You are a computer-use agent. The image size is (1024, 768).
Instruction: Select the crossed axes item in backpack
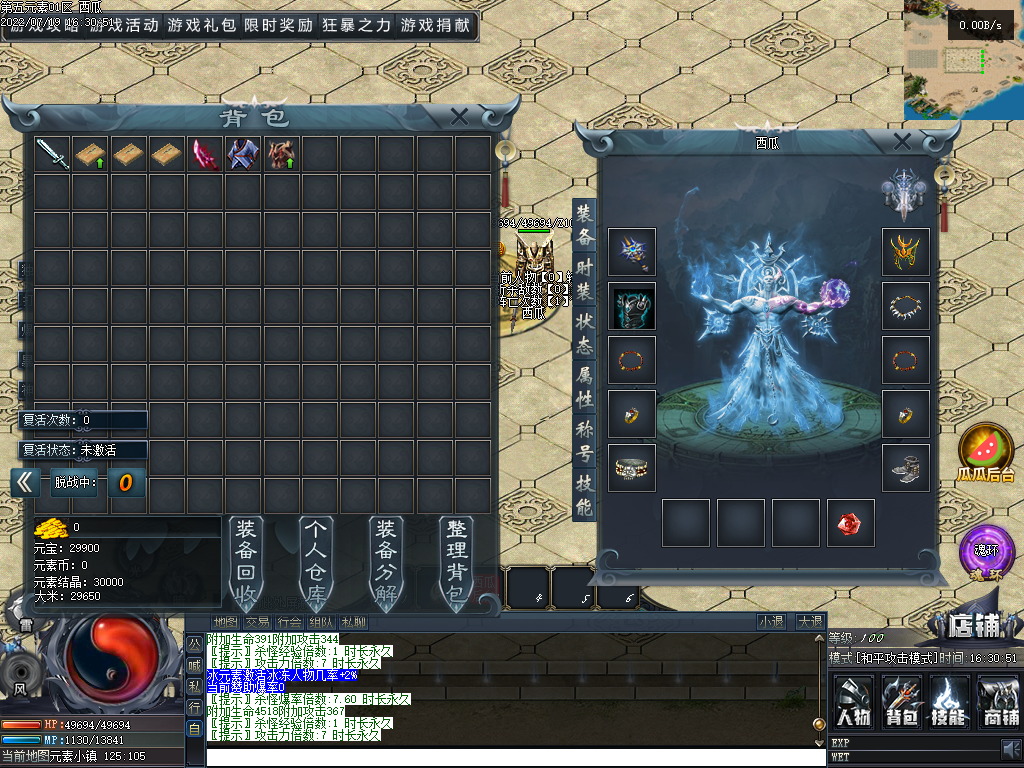pos(243,154)
